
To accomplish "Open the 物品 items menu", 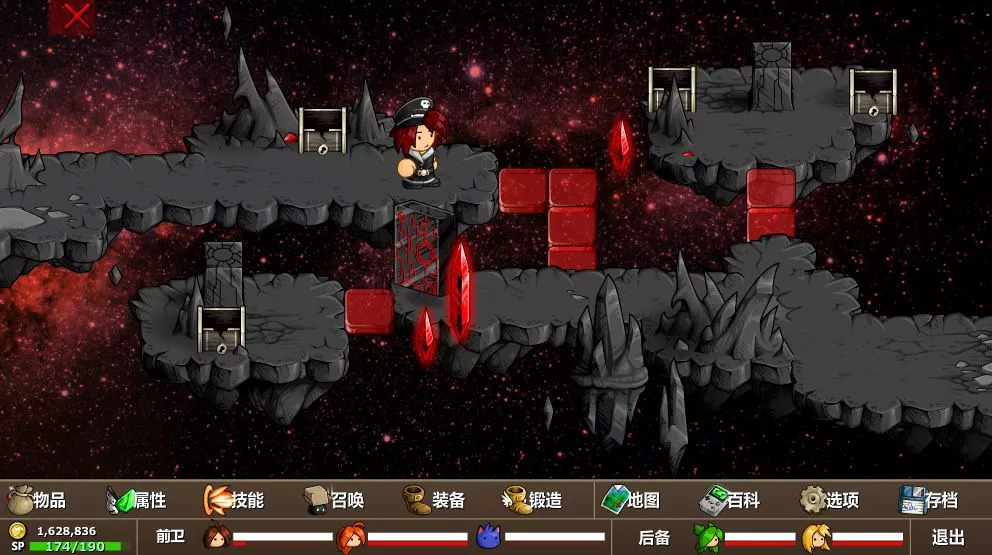I will click(x=38, y=500).
